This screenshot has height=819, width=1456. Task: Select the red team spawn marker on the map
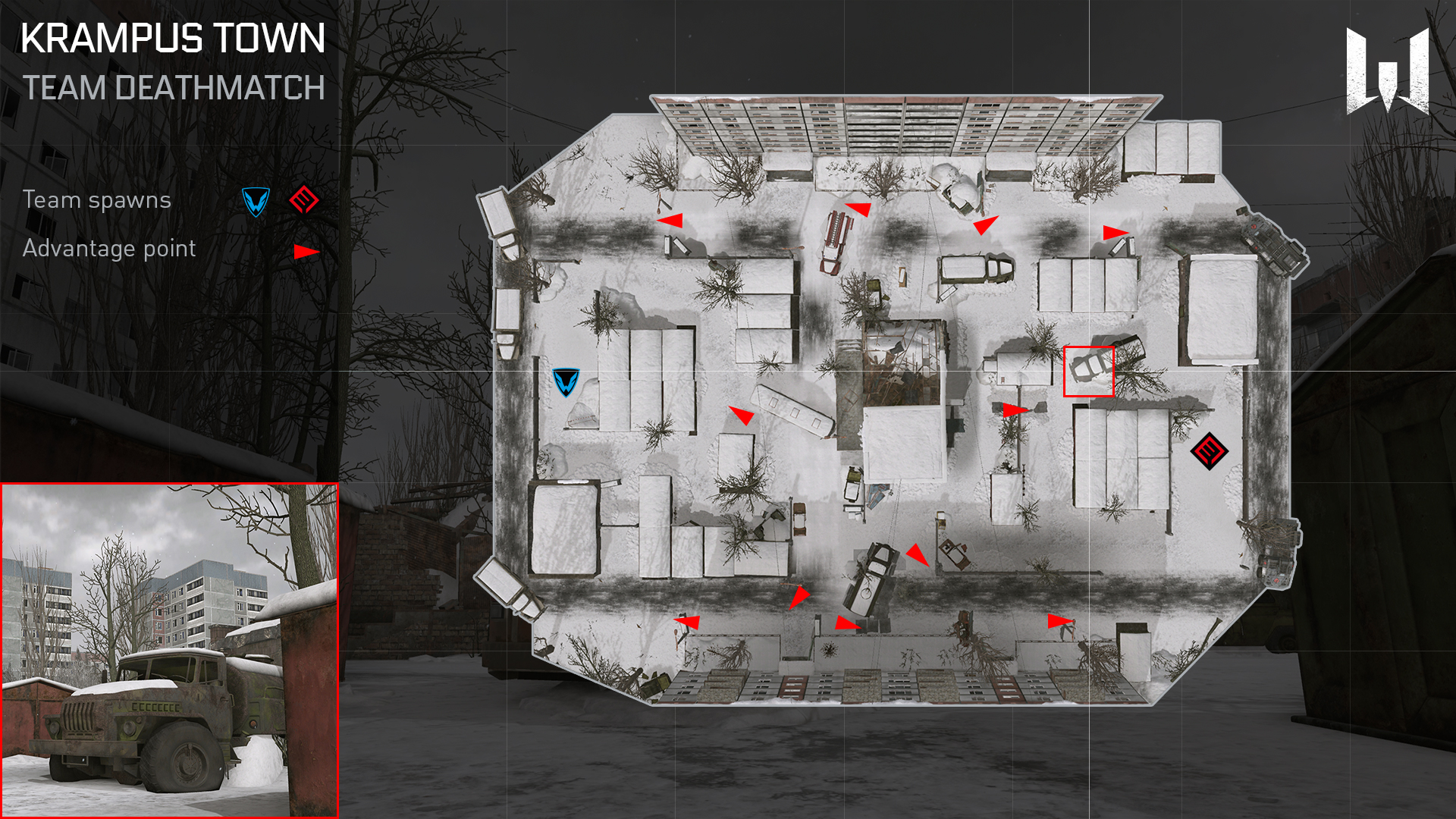pyautogui.click(x=1209, y=451)
